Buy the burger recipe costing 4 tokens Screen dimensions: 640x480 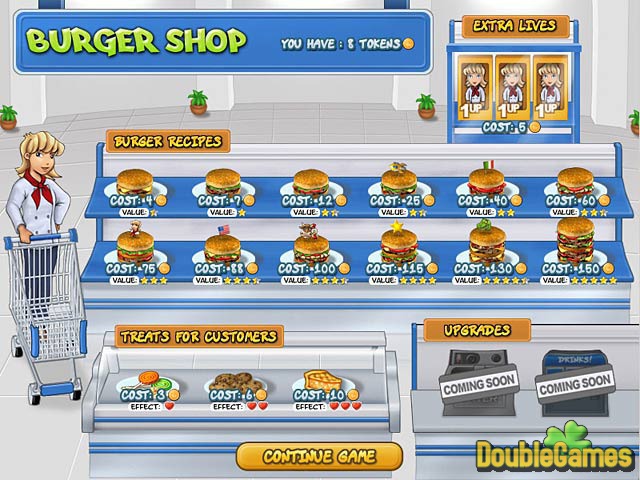[135, 183]
